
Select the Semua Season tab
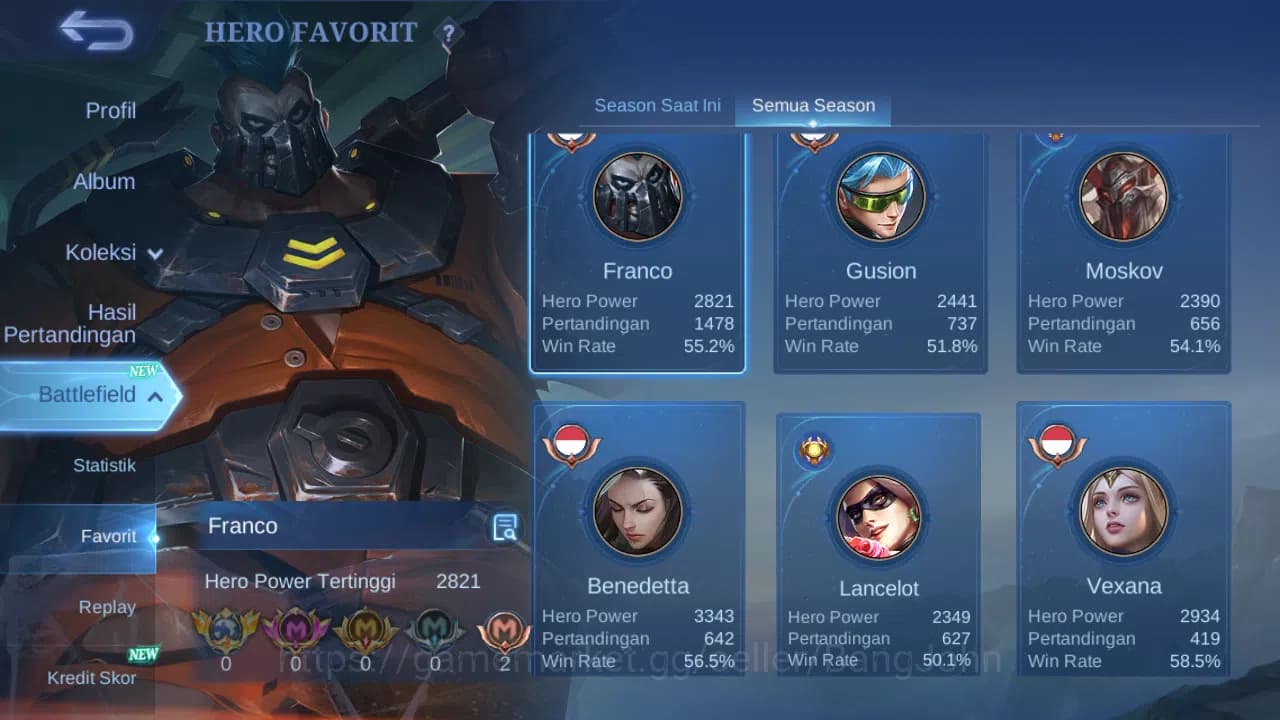(x=813, y=104)
